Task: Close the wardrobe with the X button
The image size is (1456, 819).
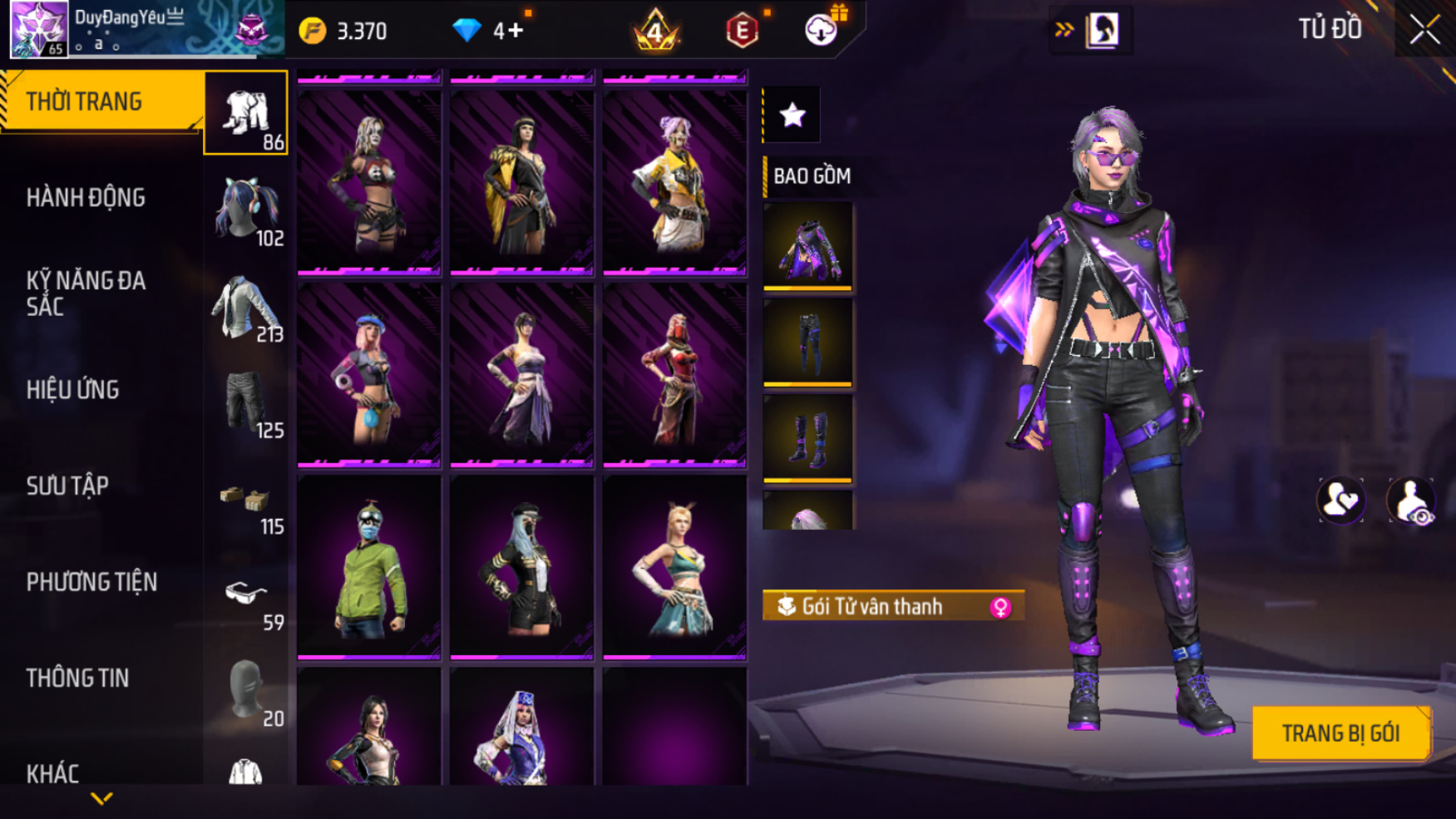Action: click(1424, 30)
